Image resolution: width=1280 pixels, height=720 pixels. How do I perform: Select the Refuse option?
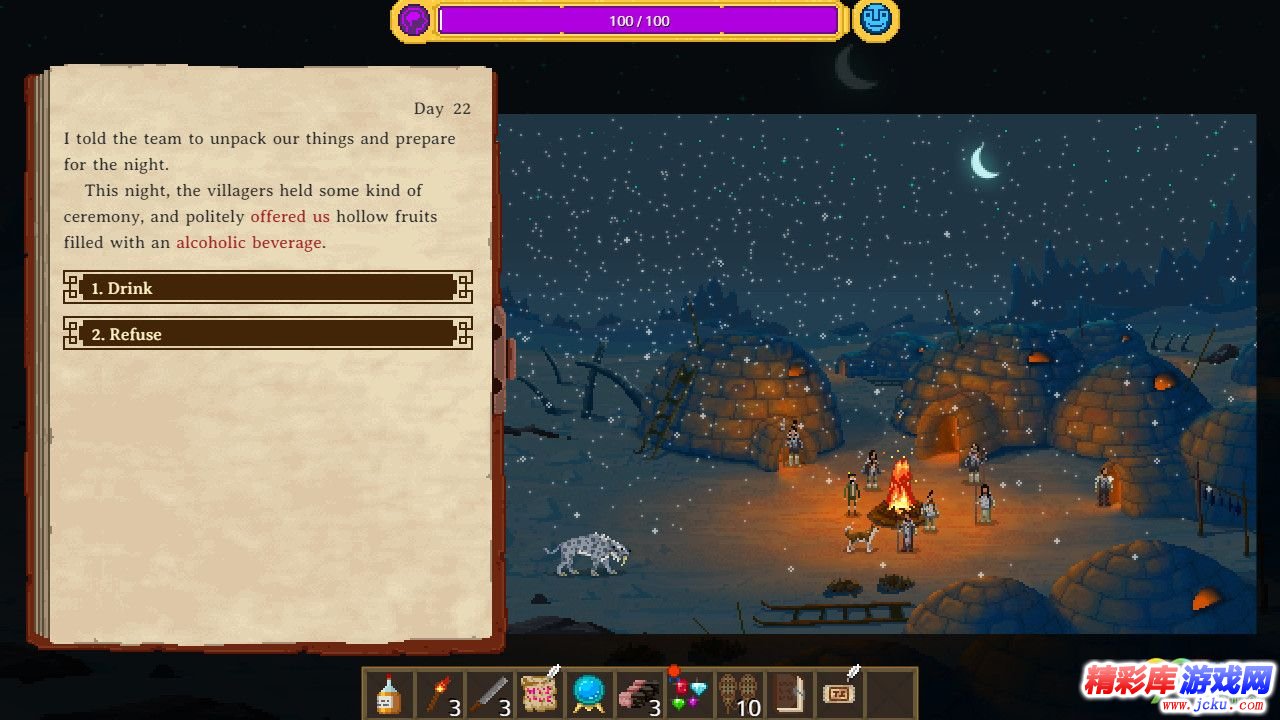point(267,334)
